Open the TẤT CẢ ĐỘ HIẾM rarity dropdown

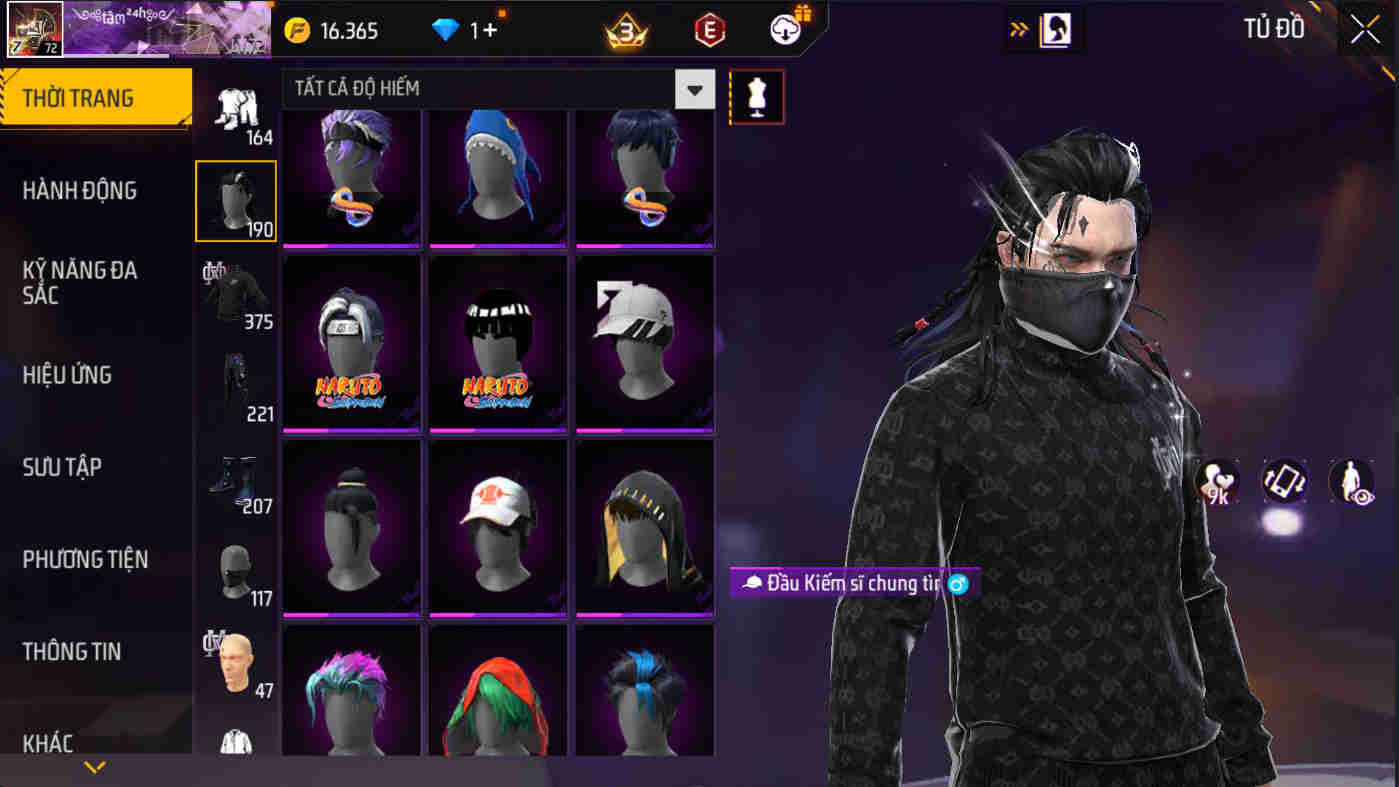coord(696,89)
